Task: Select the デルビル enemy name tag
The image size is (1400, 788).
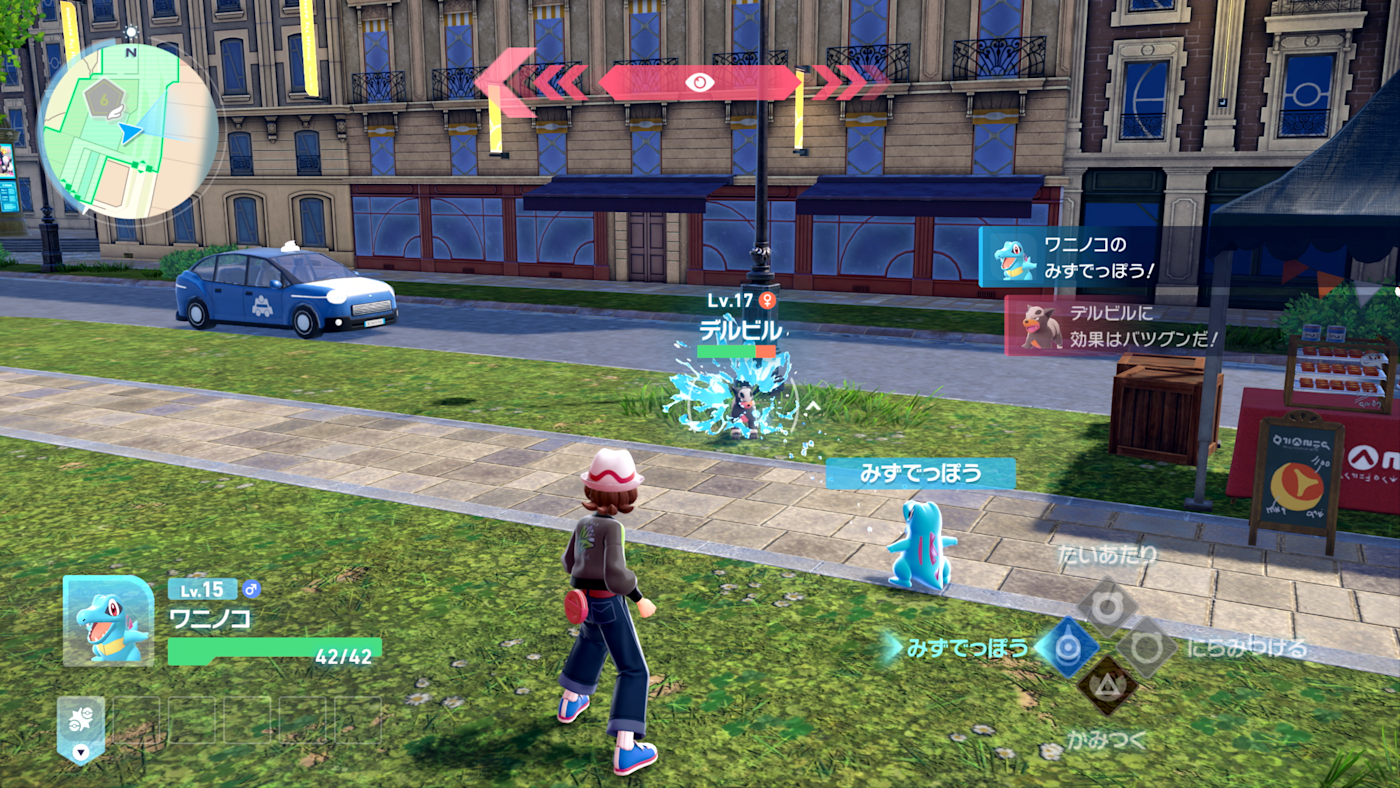Action: (x=740, y=327)
